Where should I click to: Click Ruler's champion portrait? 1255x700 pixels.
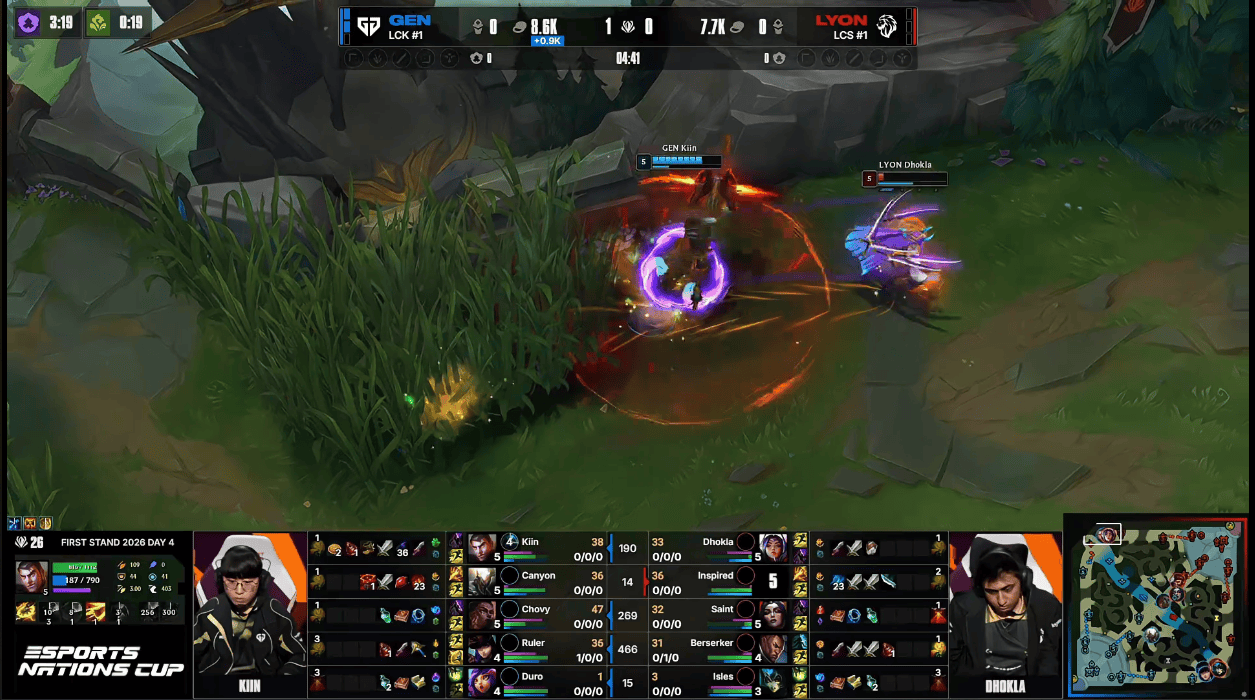(482, 649)
